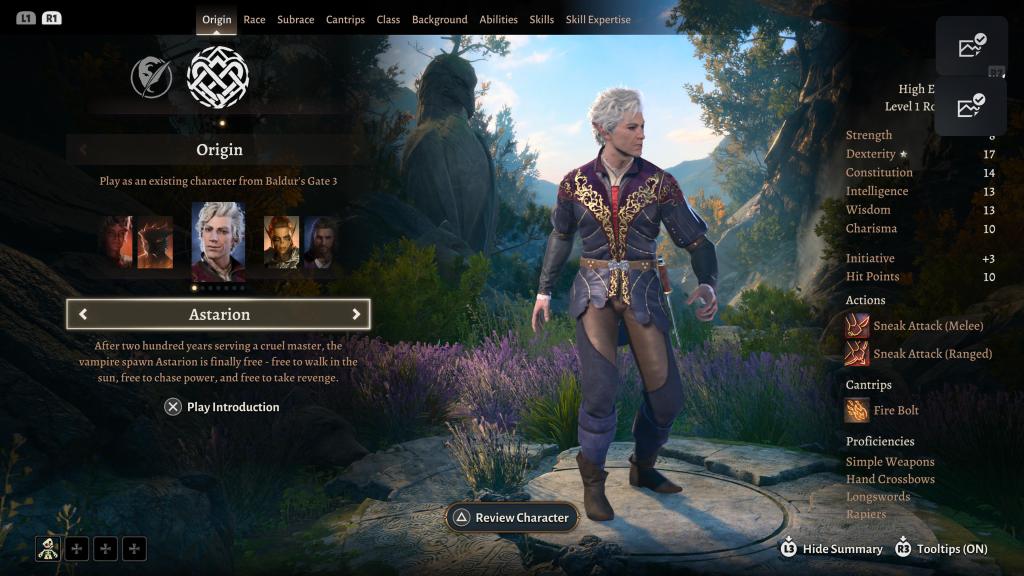Open Review Character
This screenshot has width=1024, height=576.
pyautogui.click(x=511, y=517)
